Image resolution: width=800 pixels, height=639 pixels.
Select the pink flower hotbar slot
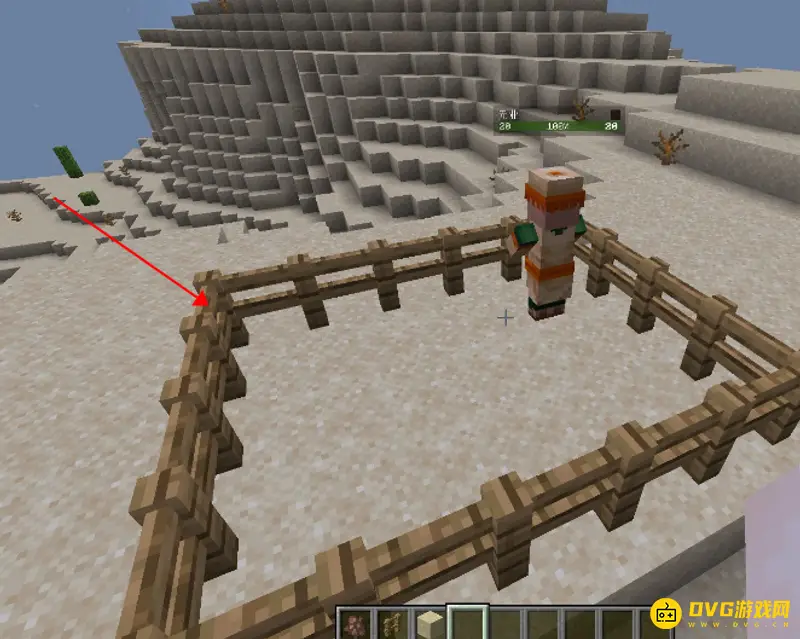click(x=354, y=625)
